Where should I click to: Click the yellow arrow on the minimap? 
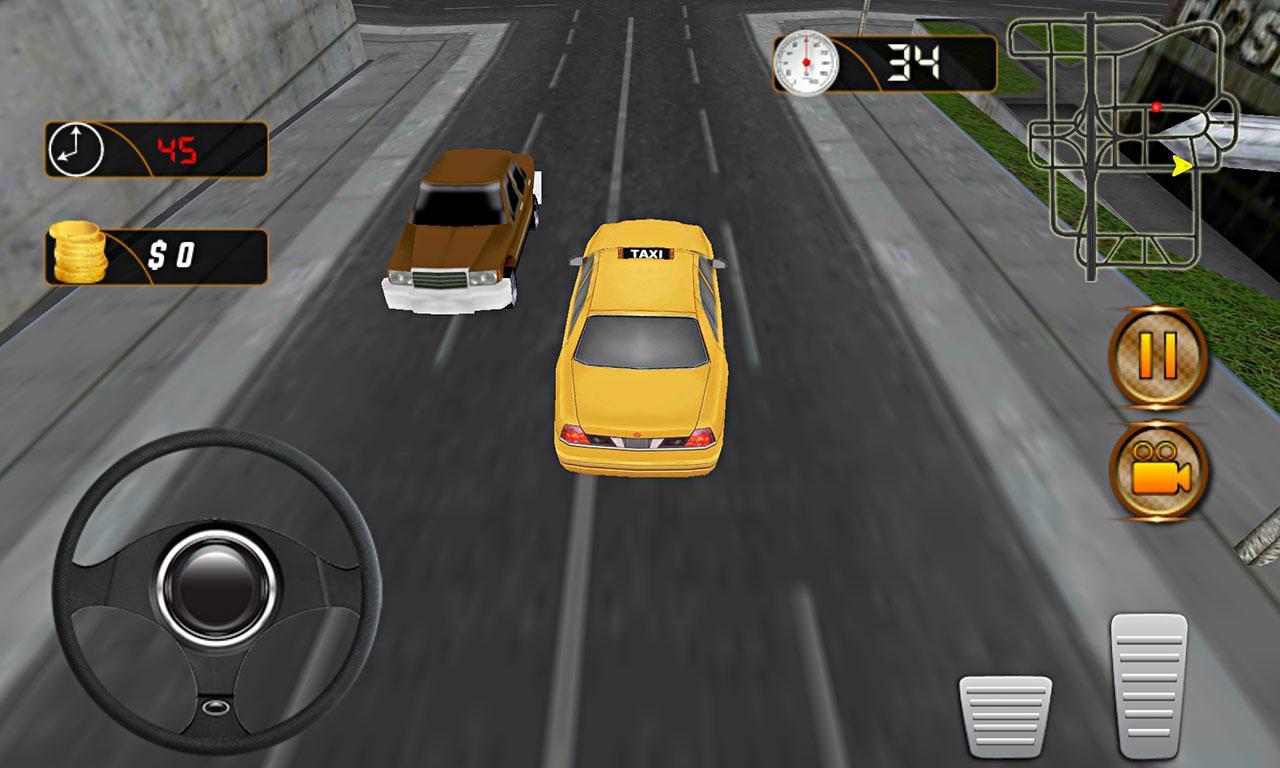click(x=1179, y=166)
